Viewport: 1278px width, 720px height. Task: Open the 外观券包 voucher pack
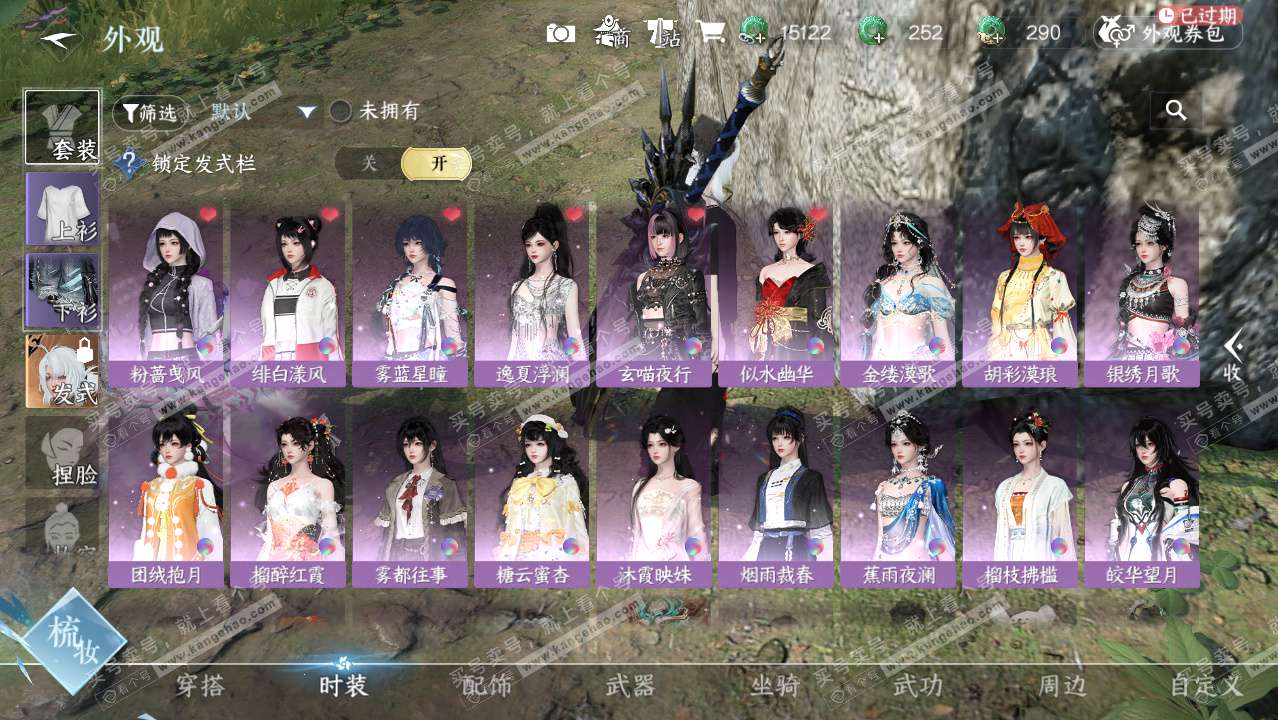pos(1168,33)
